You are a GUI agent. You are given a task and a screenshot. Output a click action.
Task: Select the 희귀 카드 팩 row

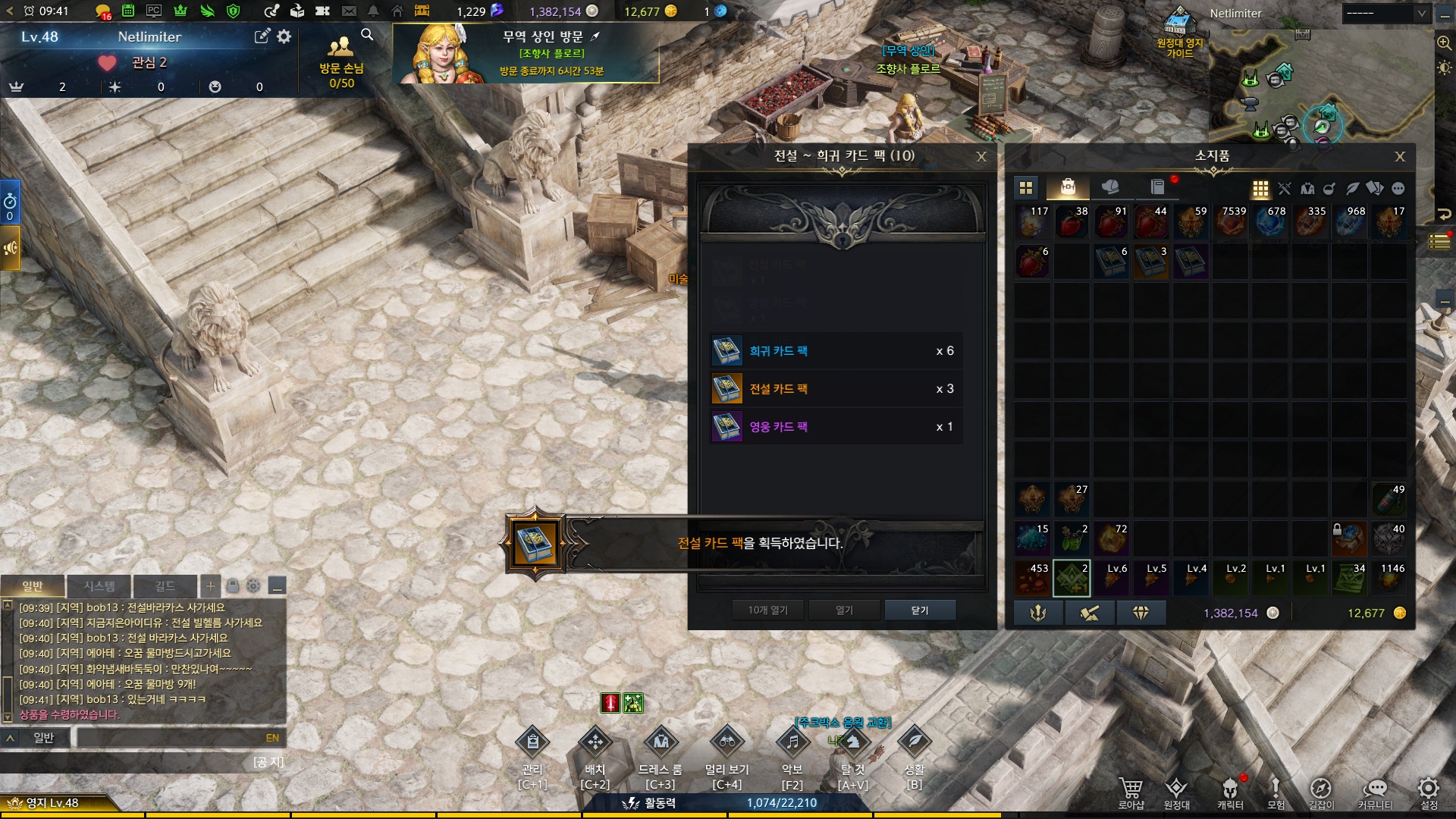(836, 351)
